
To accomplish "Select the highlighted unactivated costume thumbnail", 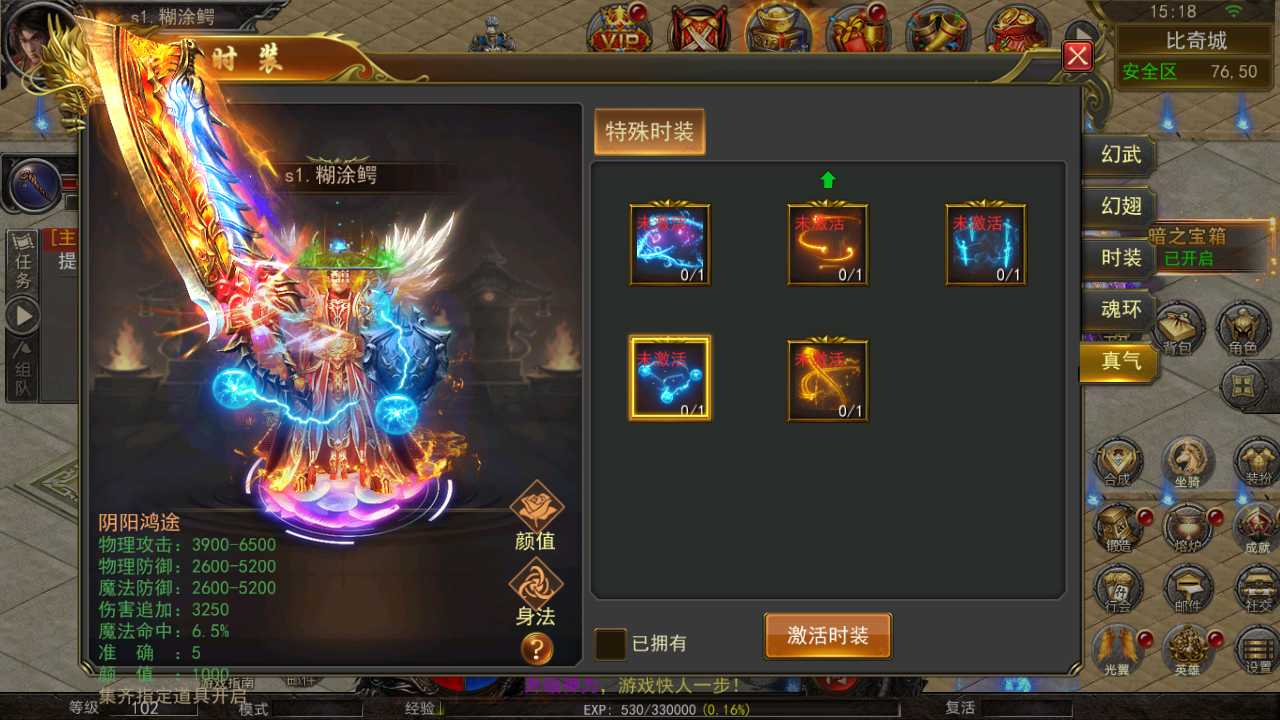I will pyautogui.click(x=669, y=378).
